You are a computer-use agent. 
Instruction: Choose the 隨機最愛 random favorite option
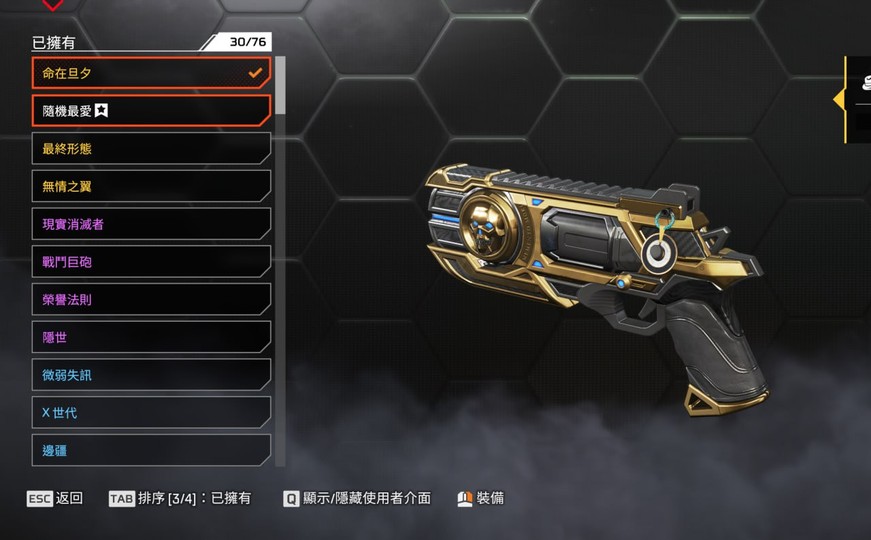[151, 111]
